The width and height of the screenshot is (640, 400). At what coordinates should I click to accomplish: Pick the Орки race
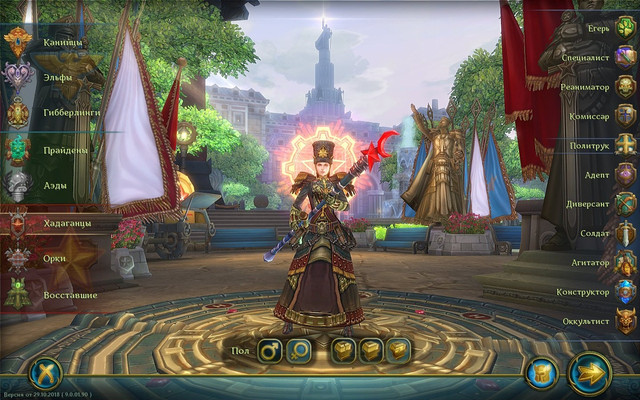point(20,258)
